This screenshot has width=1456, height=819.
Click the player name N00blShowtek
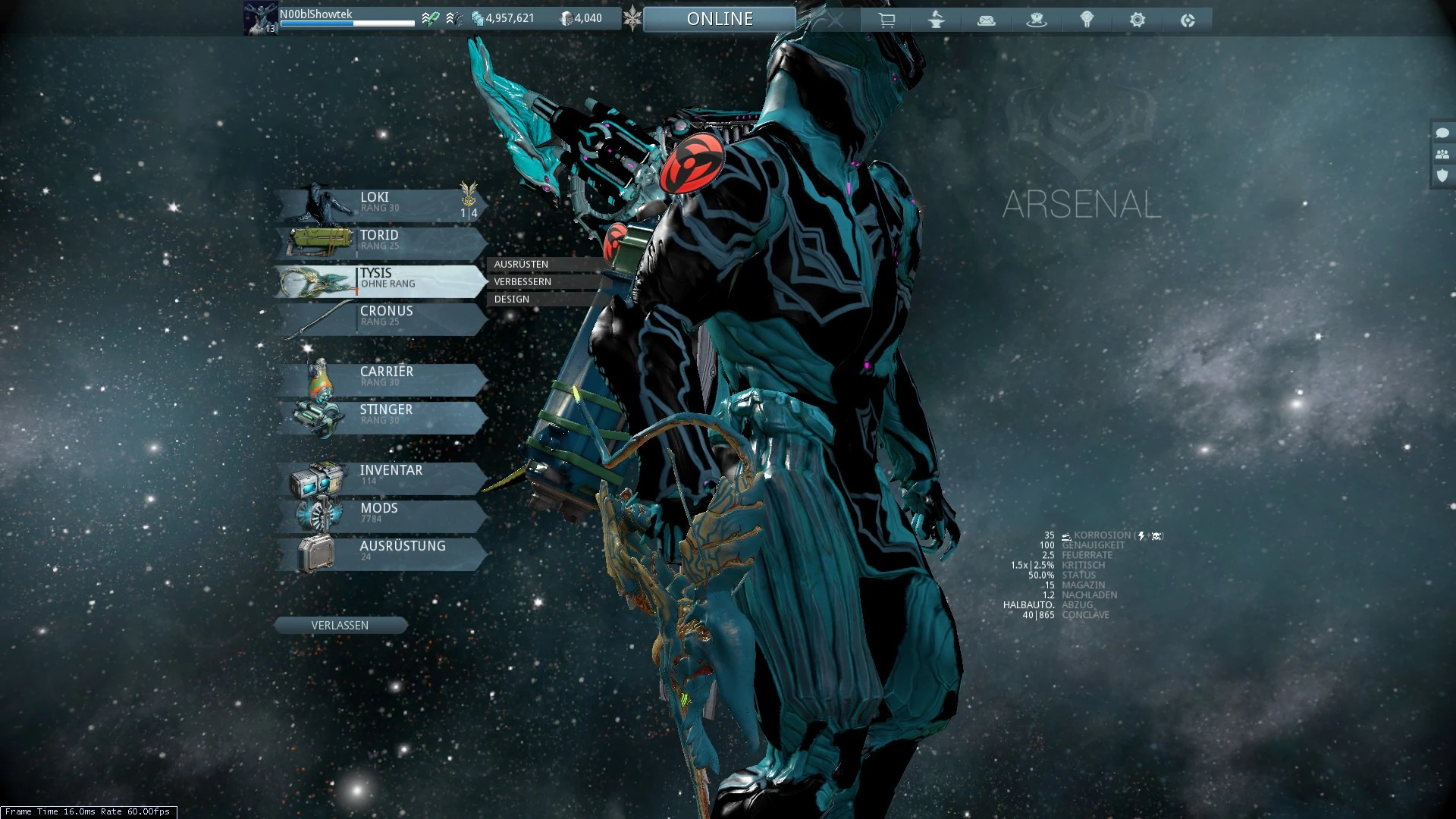[315, 14]
